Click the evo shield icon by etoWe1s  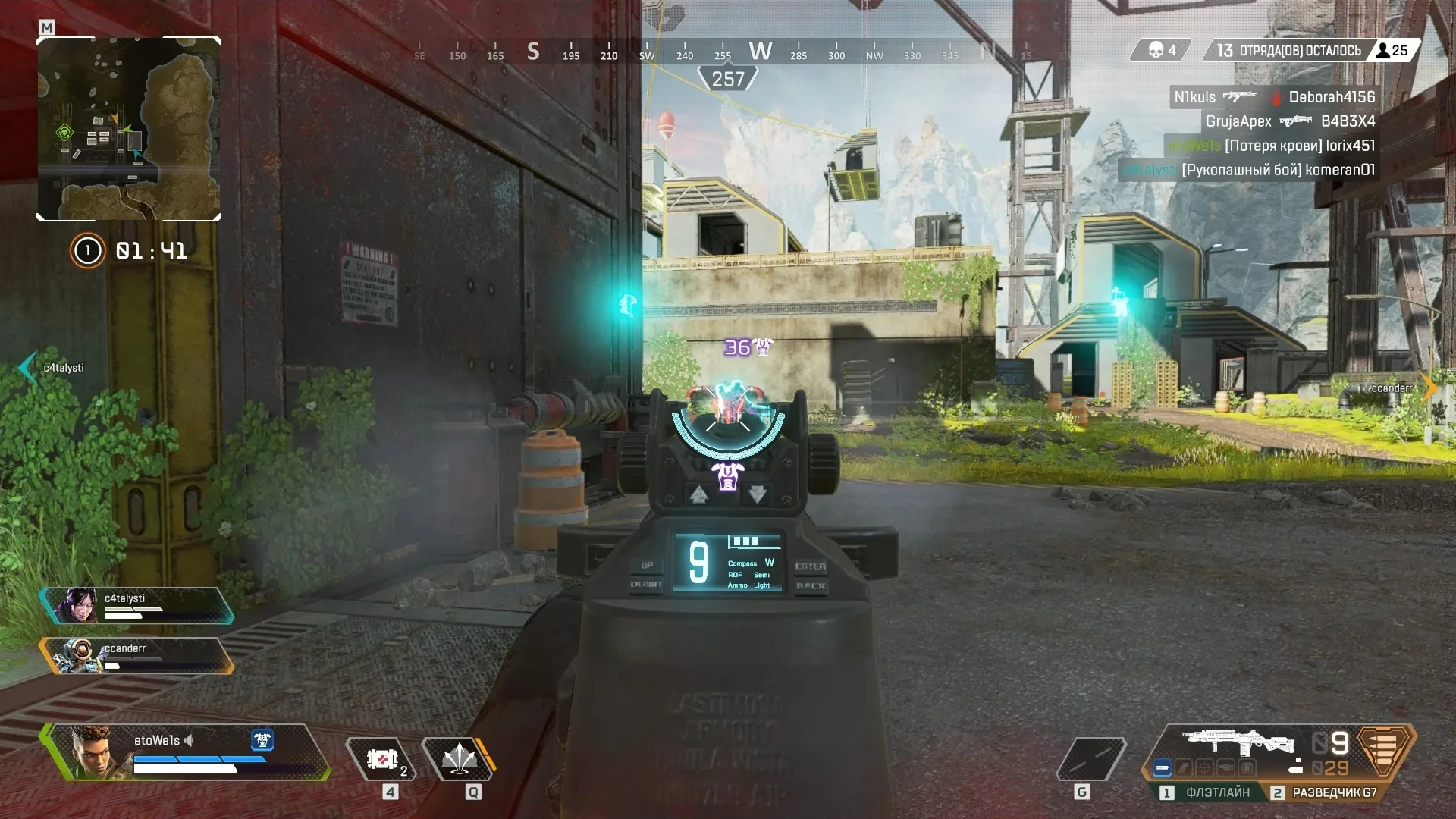point(262,740)
